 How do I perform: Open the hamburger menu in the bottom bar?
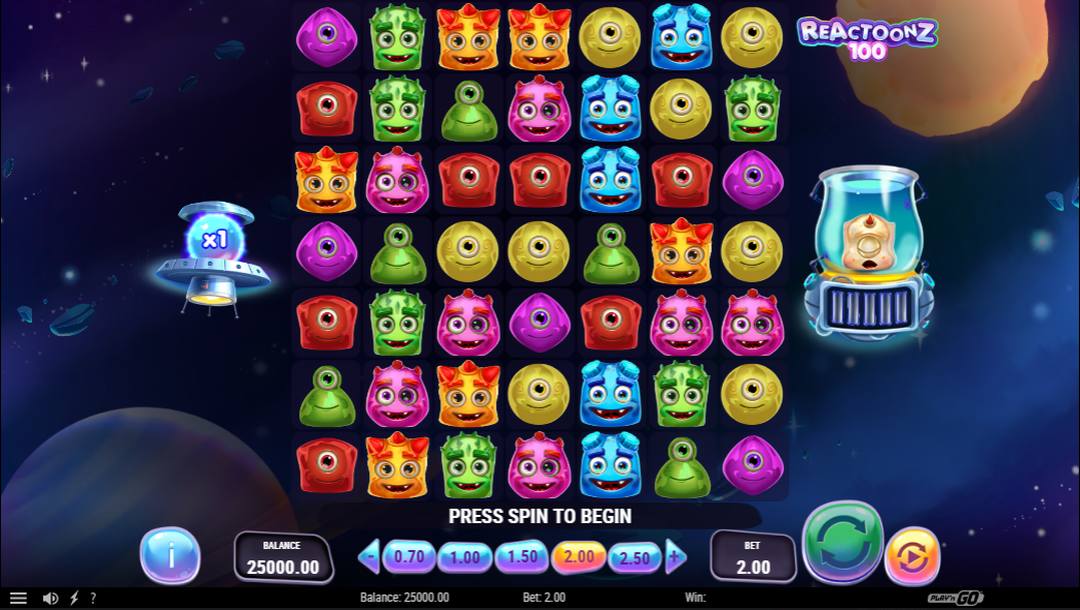point(18,598)
